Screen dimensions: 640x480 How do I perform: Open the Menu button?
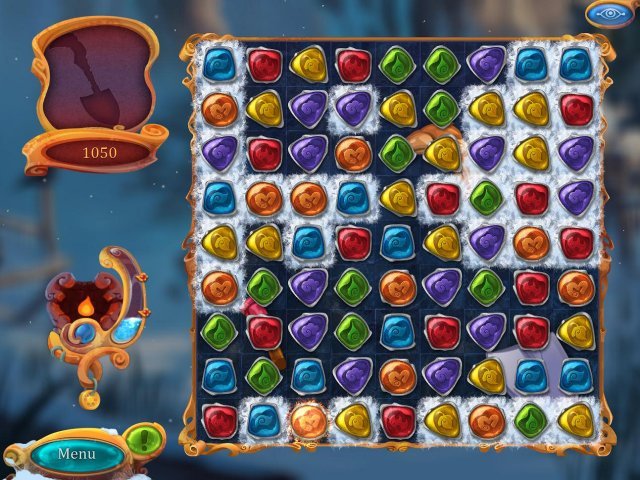[77, 454]
